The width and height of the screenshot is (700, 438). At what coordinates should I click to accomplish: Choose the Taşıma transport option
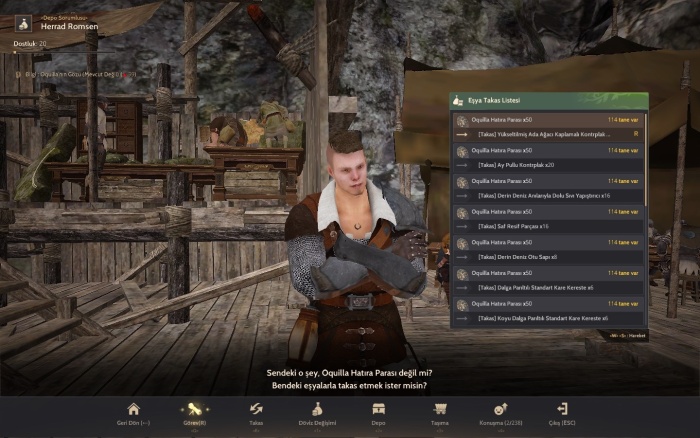440,413
